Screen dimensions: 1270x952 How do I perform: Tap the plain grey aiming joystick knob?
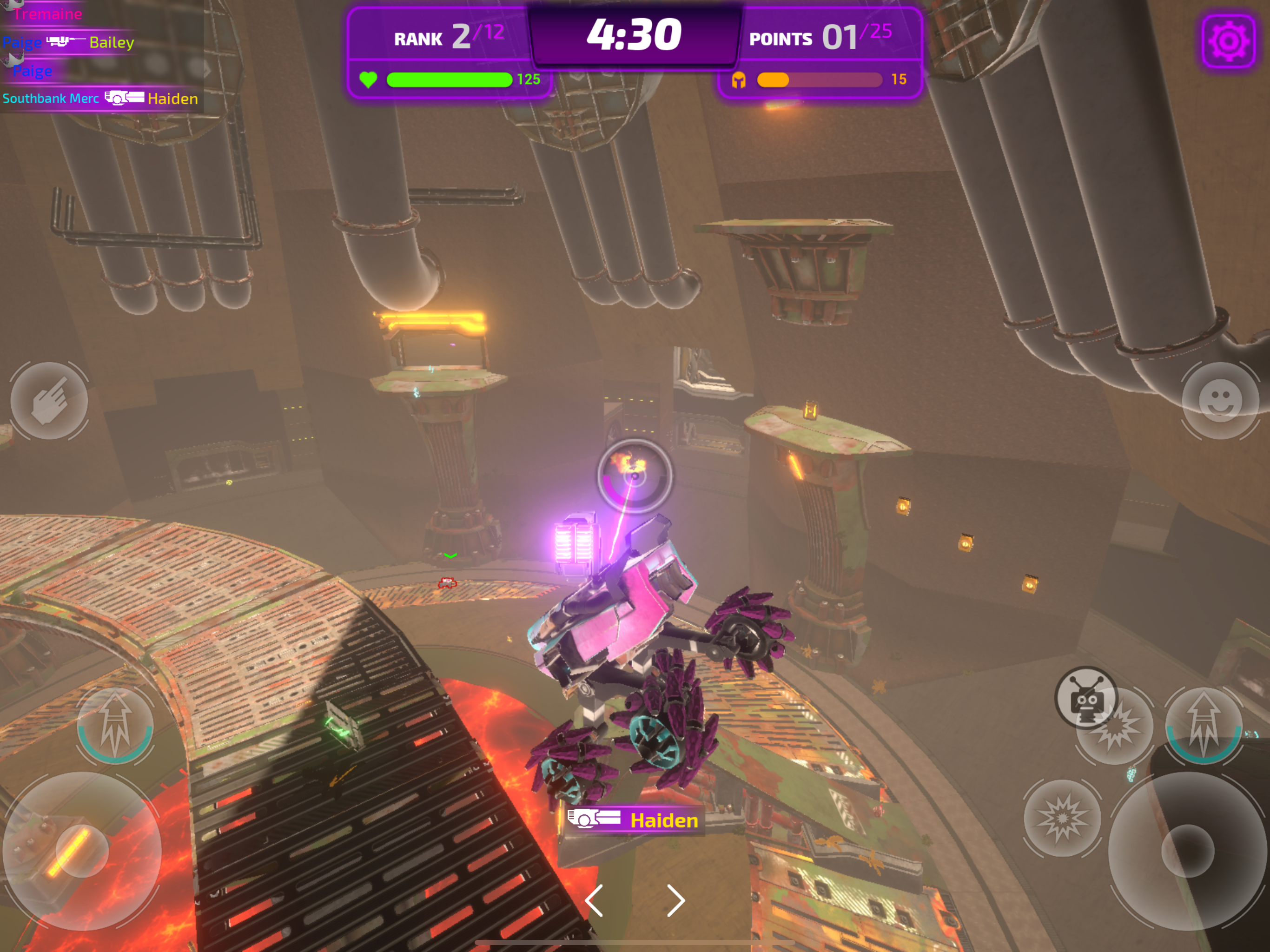pyautogui.click(x=1187, y=851)
